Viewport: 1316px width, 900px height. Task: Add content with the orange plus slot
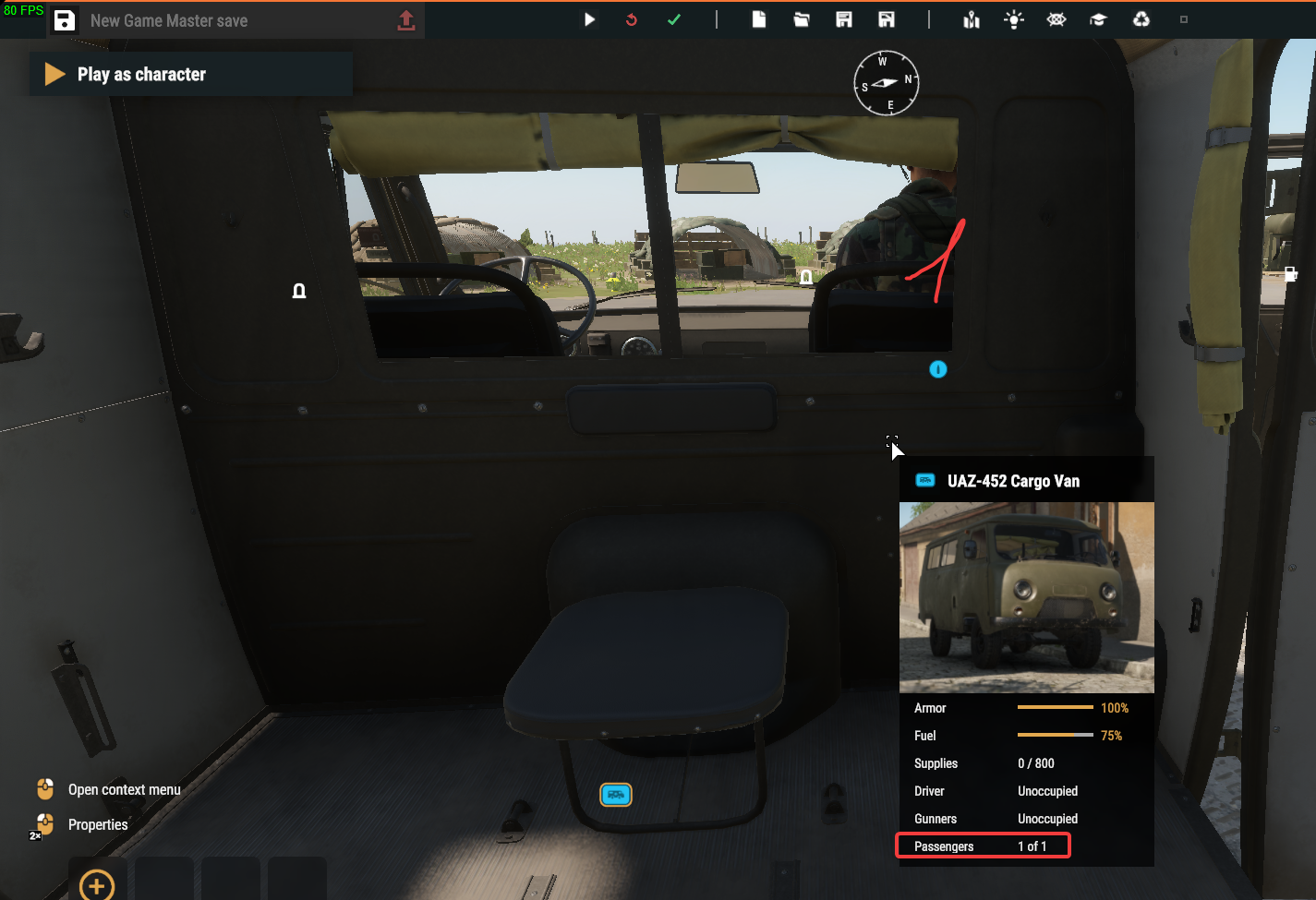(x=97, y=884)
